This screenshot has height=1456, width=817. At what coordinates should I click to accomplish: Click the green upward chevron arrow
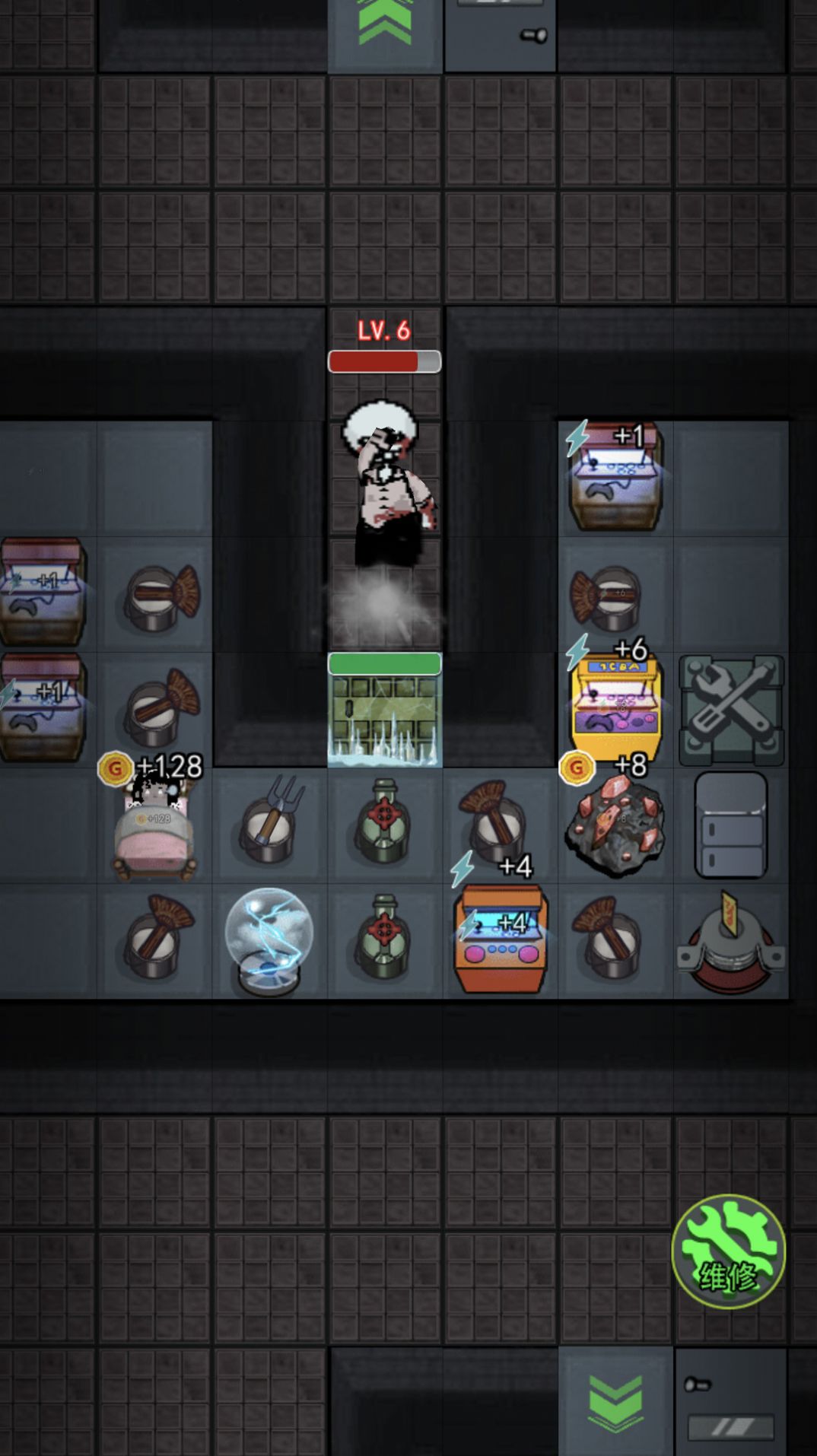pos(385,24)
